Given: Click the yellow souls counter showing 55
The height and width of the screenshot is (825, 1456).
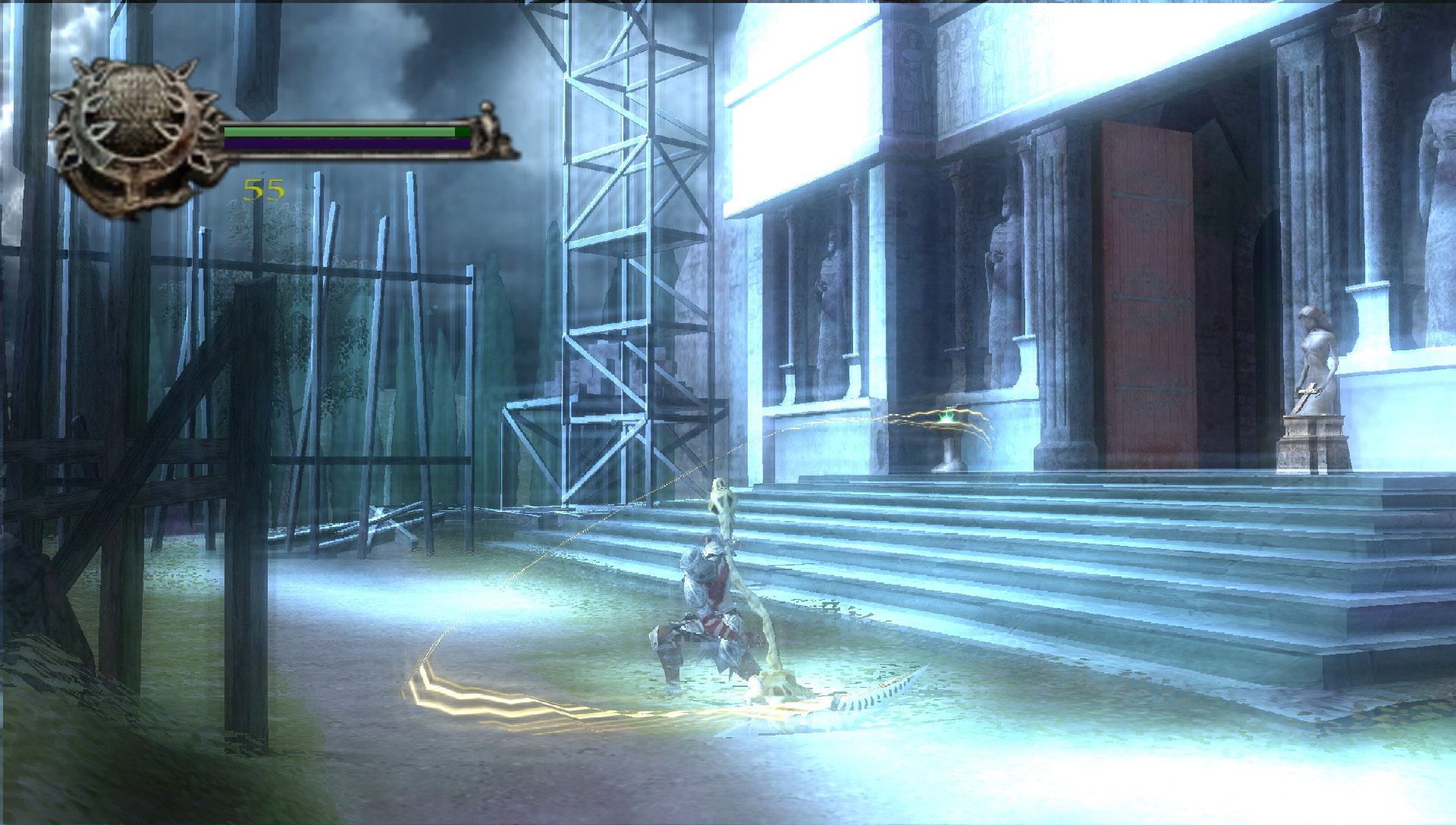Looking at the screenshot, I should point(262,190).
